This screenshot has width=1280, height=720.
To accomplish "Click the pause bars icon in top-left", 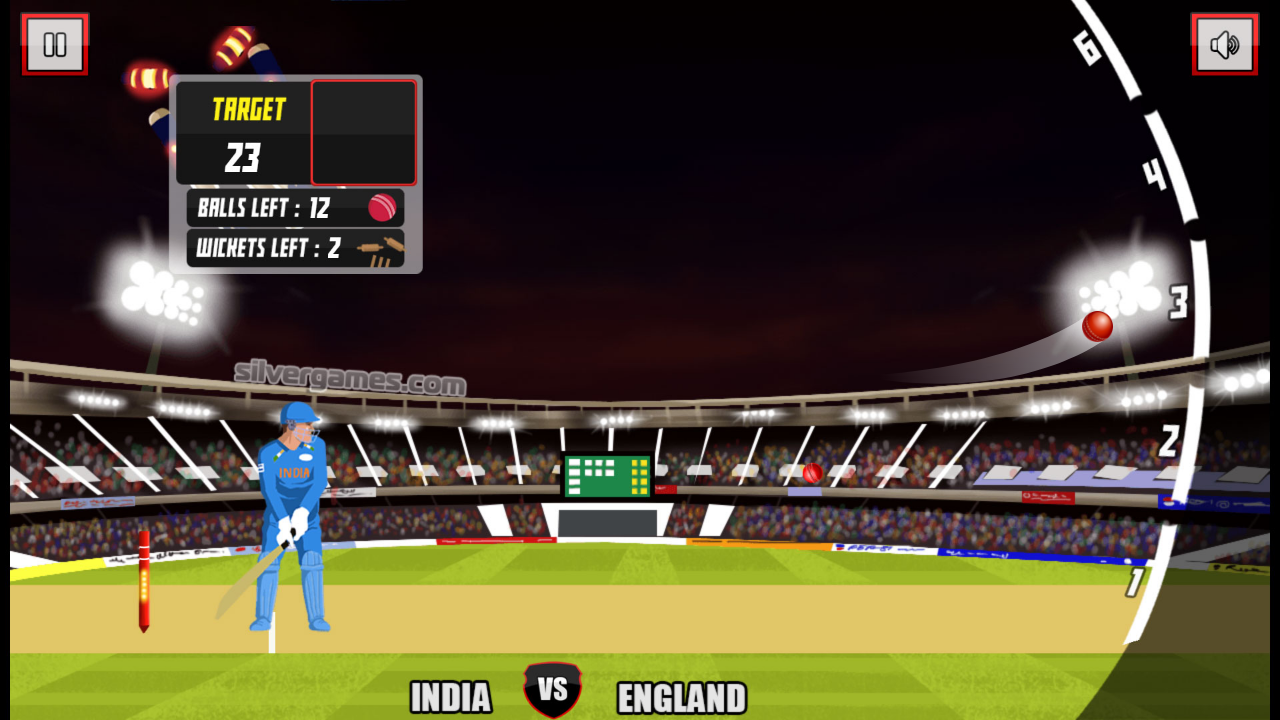I will click(x=55, y=44).
